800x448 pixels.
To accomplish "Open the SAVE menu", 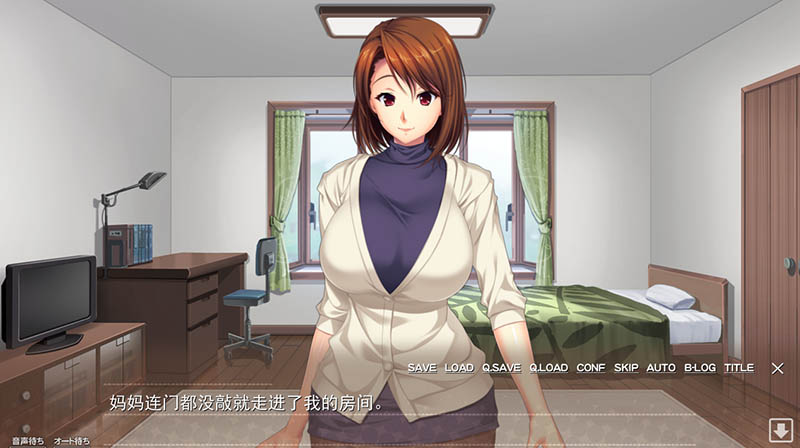I will pos(422,368).
